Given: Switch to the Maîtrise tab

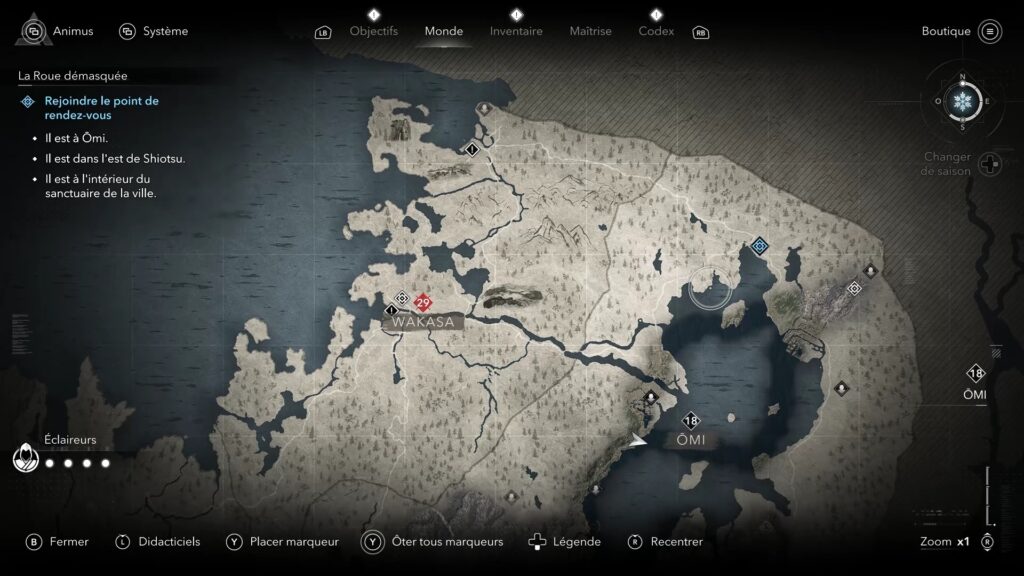Looking at the screenshot, I should (590, 31).
